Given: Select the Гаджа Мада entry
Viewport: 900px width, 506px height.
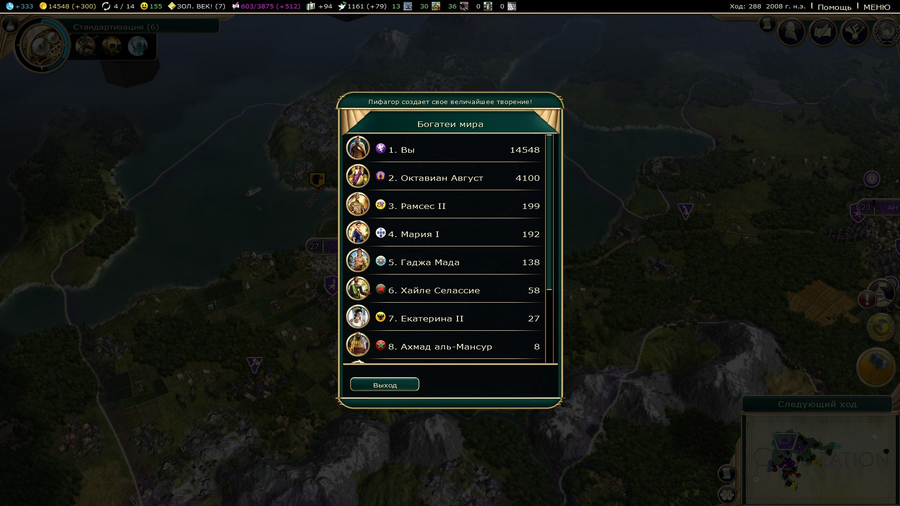Looking at the screenshot, I should [445, 262].
